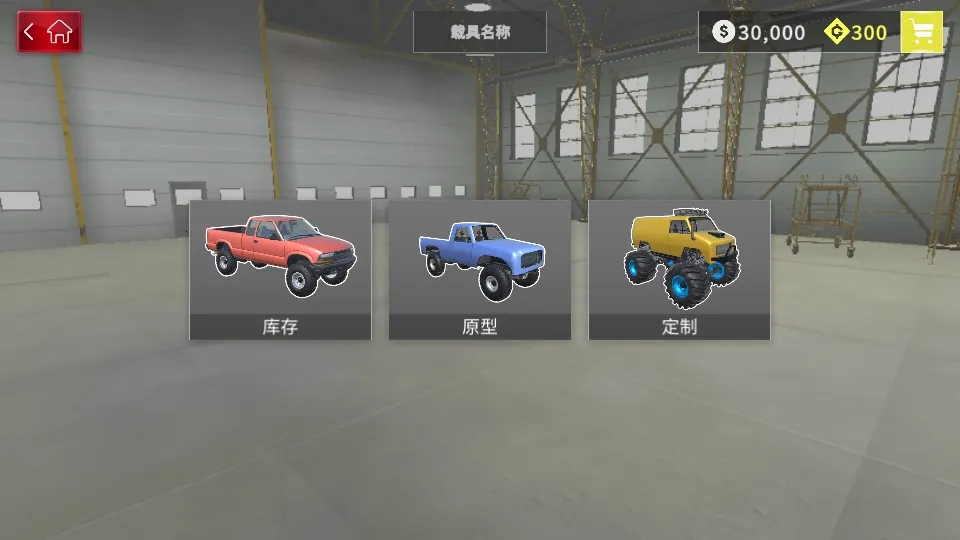Viewport: 960px width, 540px height.
Task: Pick the 定制 yellow monster van tile
Action: pyautogui.click(x=679, y=270)
